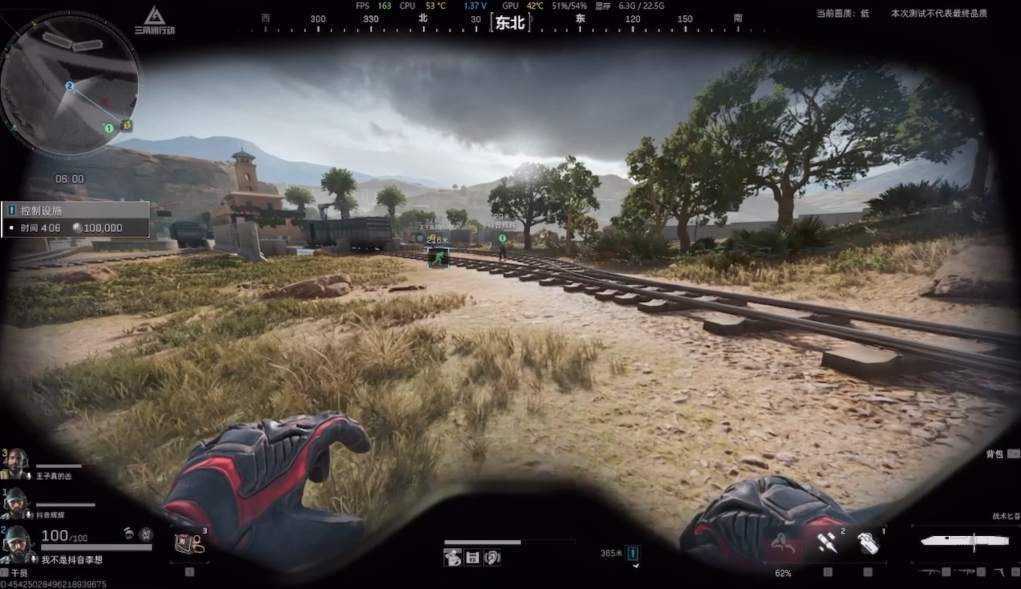Image resolution: width=1021 pixels, height=589 pixels.
Task: Select teammate 抖音辉辉 portrait
Action: tap(16, 502)
